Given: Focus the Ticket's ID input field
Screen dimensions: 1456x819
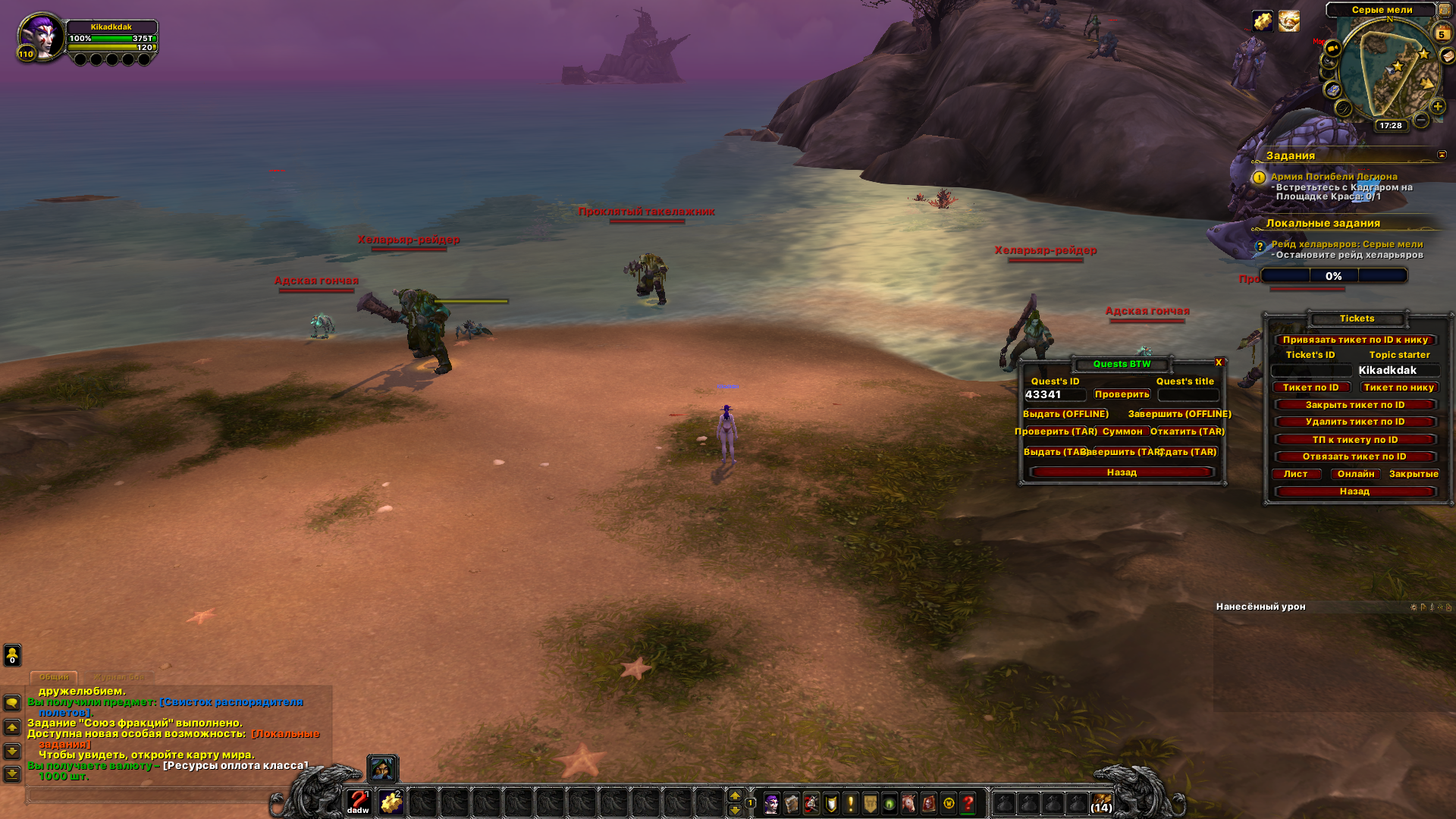Looking at the screenshot, I should click(1311, 371).
